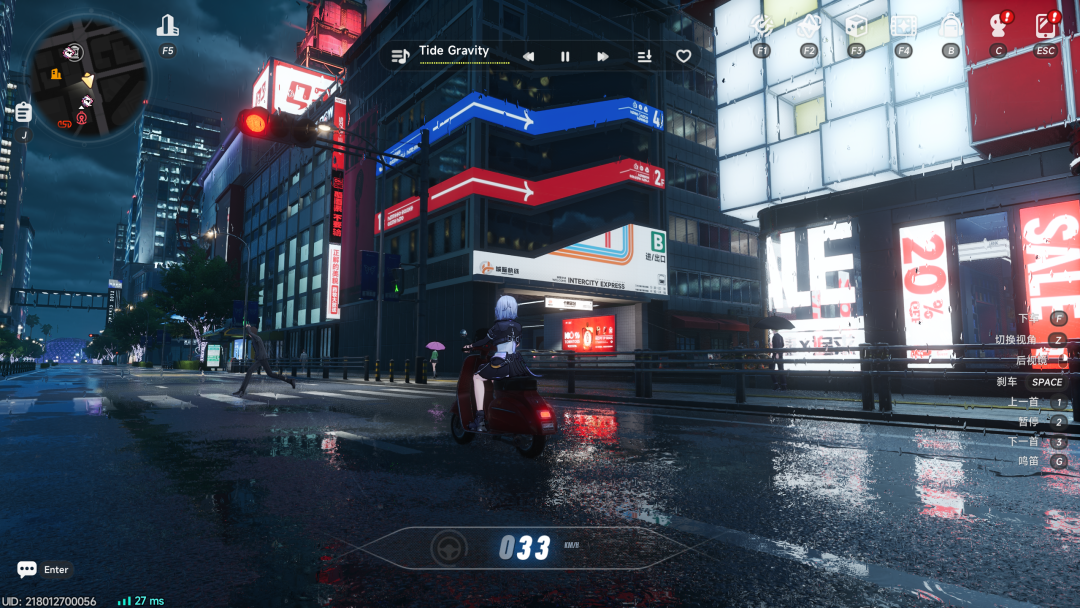The height and width of the screenshot is (608, 1080).
Task: Open the filmstrip sparkle icon
Action: pyautogui.click(x=903, y=26)
